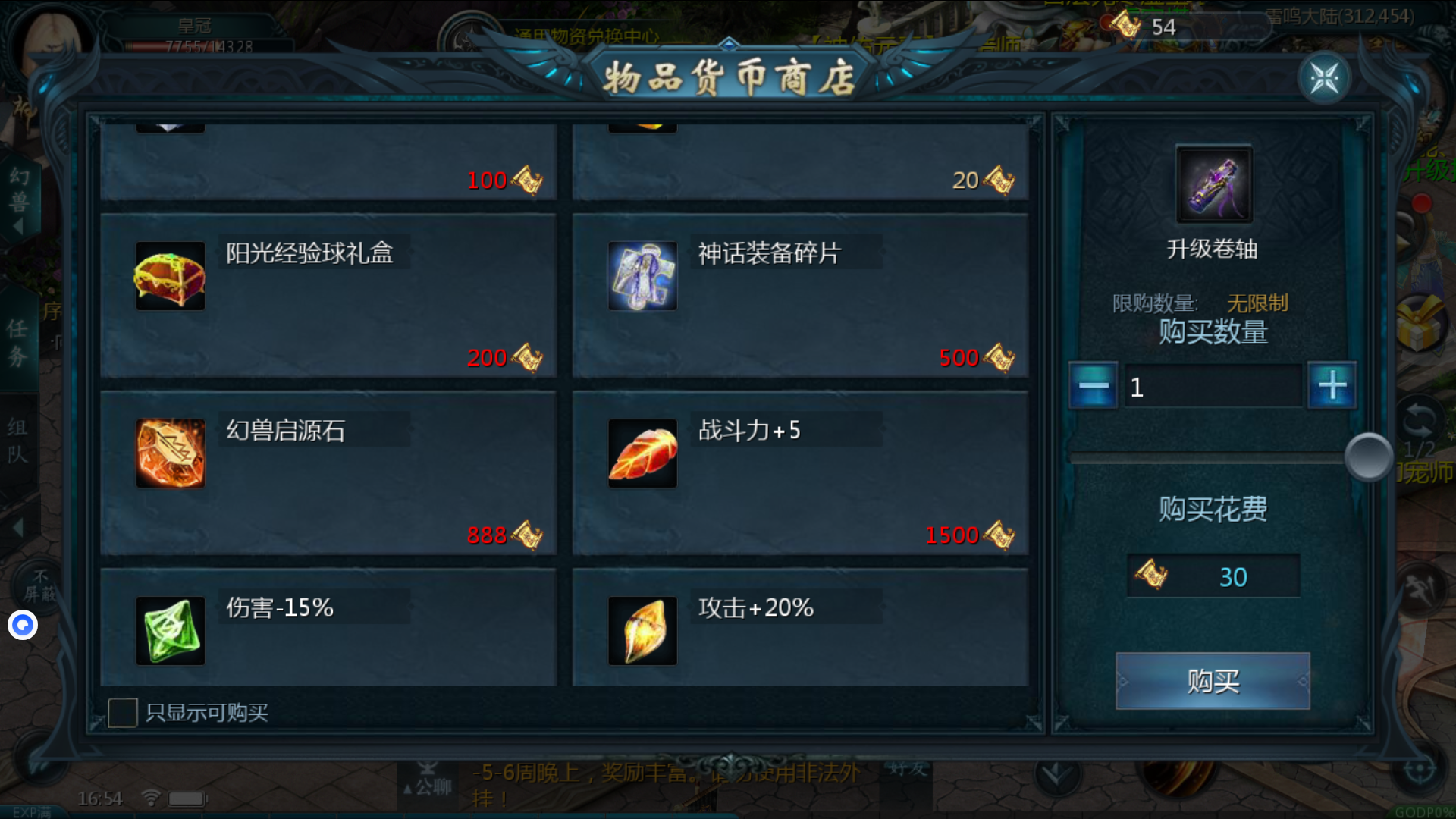Choose the 幻兽启源石 item
This screenshot has height=819, width=1456.
click(x=328, y=473)
